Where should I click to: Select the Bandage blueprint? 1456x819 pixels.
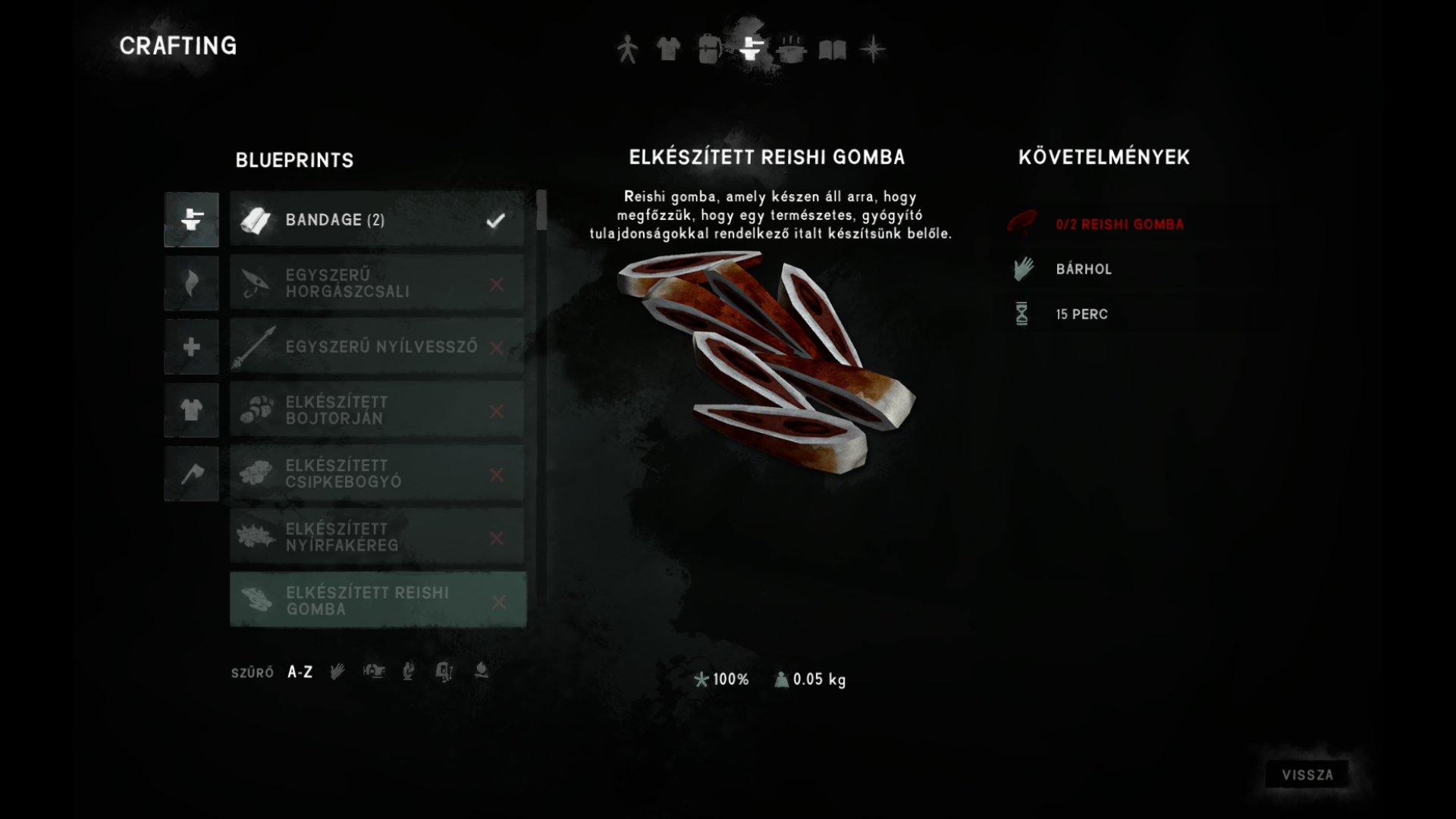pyautogui.click(x=377, y=220)
